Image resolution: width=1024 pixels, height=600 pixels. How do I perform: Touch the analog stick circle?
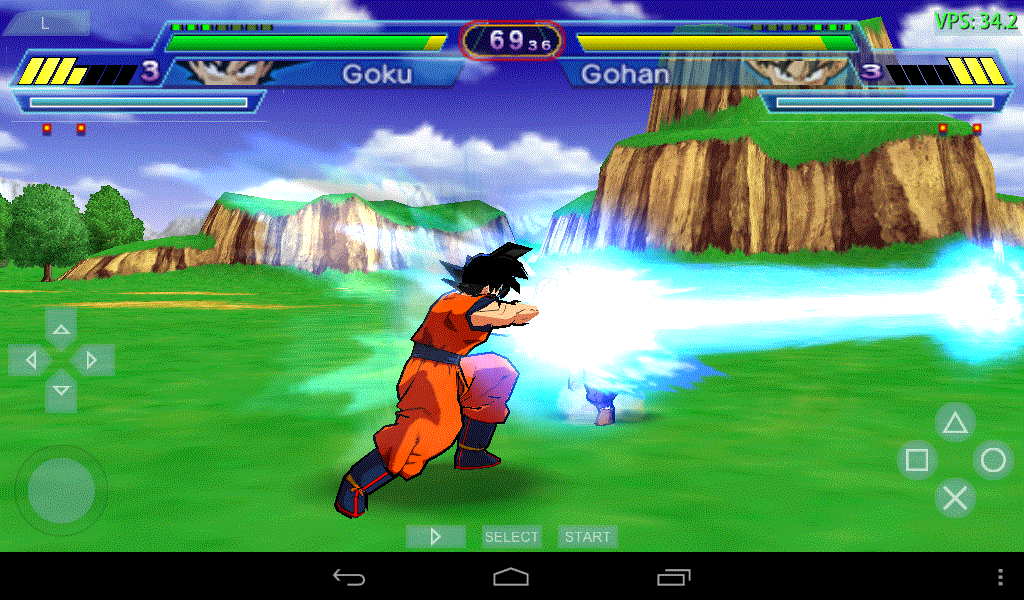(x=61, y=490)
